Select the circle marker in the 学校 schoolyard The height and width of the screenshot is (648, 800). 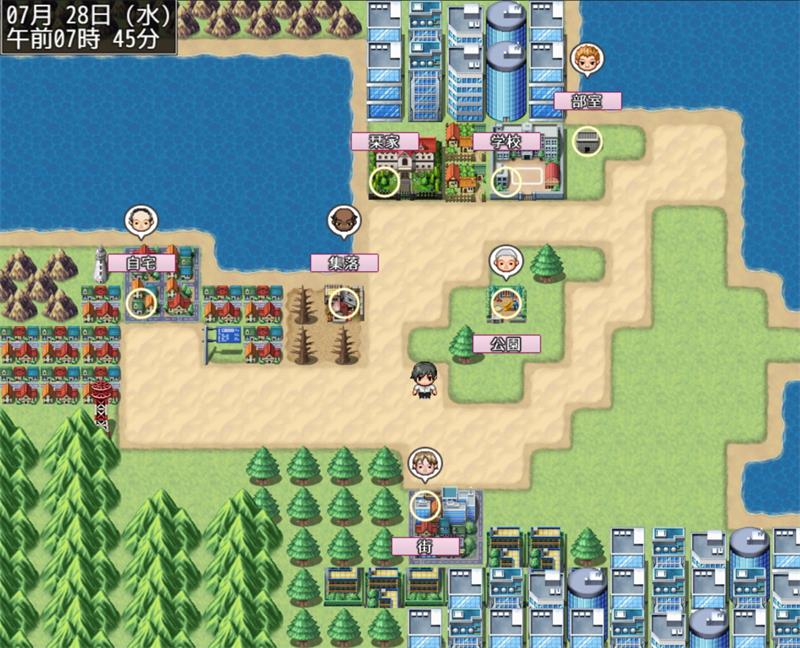pyautogui.click(x=506, y=182)
